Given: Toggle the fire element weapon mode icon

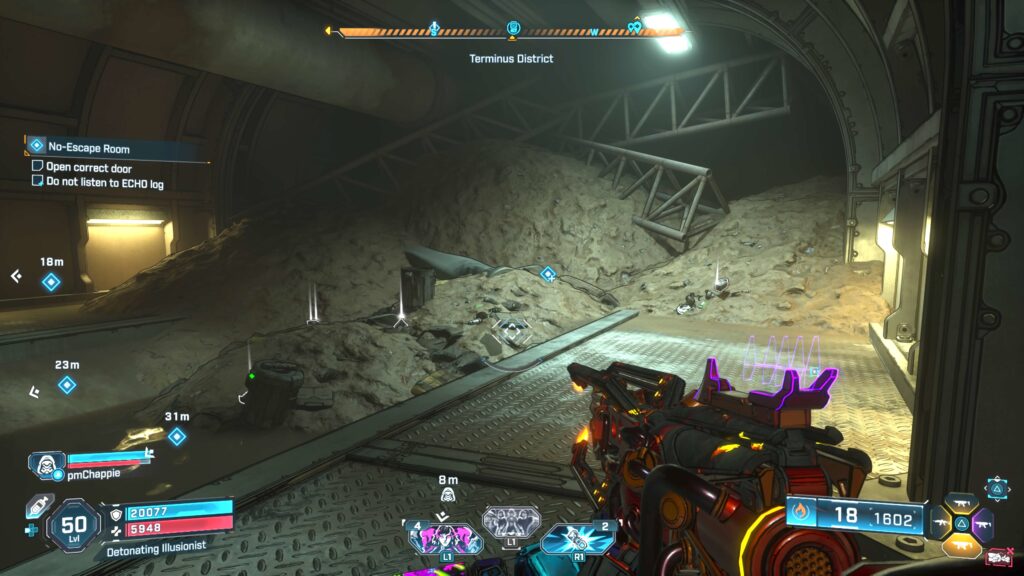Looking at the screenshot, I should coord(800,514).
